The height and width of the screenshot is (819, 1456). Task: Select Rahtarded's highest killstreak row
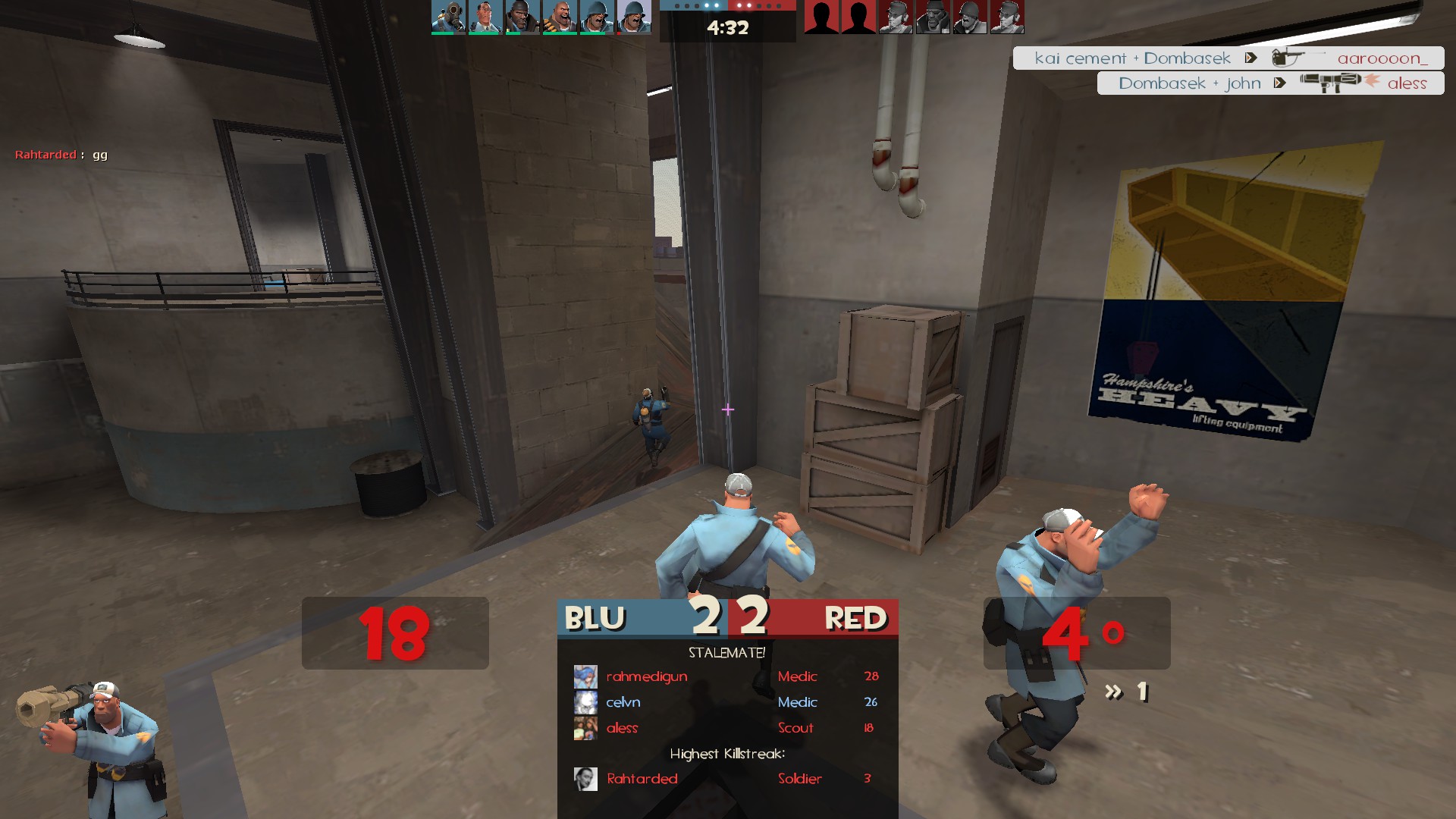tap(726, 779)
